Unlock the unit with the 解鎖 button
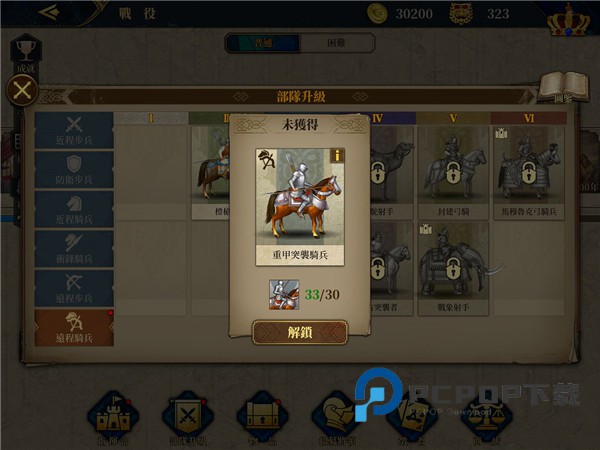The image size is (600, 450). 299,332
